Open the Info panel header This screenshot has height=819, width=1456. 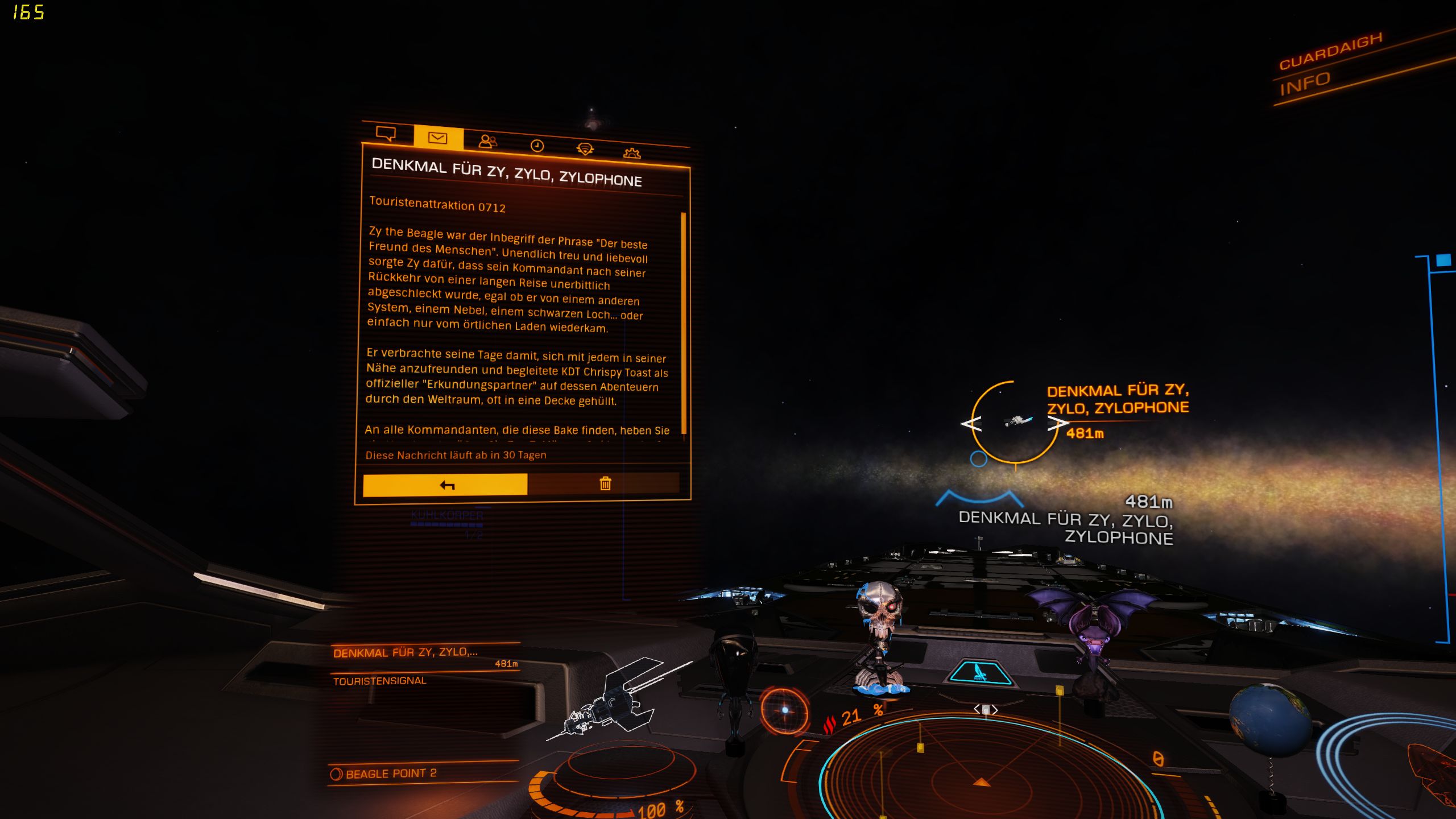coord(1305,84)
